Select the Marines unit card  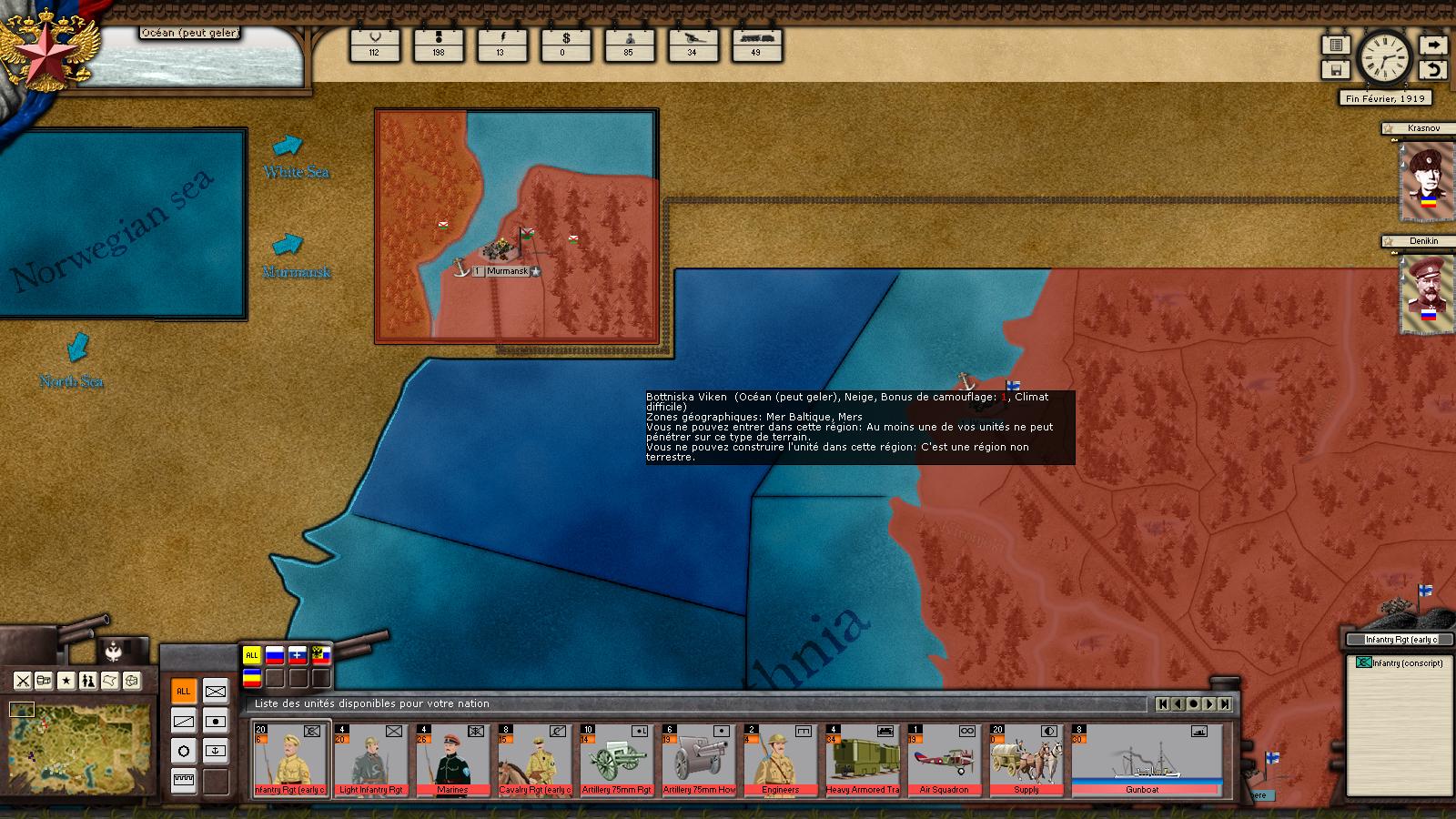point(452,761)
